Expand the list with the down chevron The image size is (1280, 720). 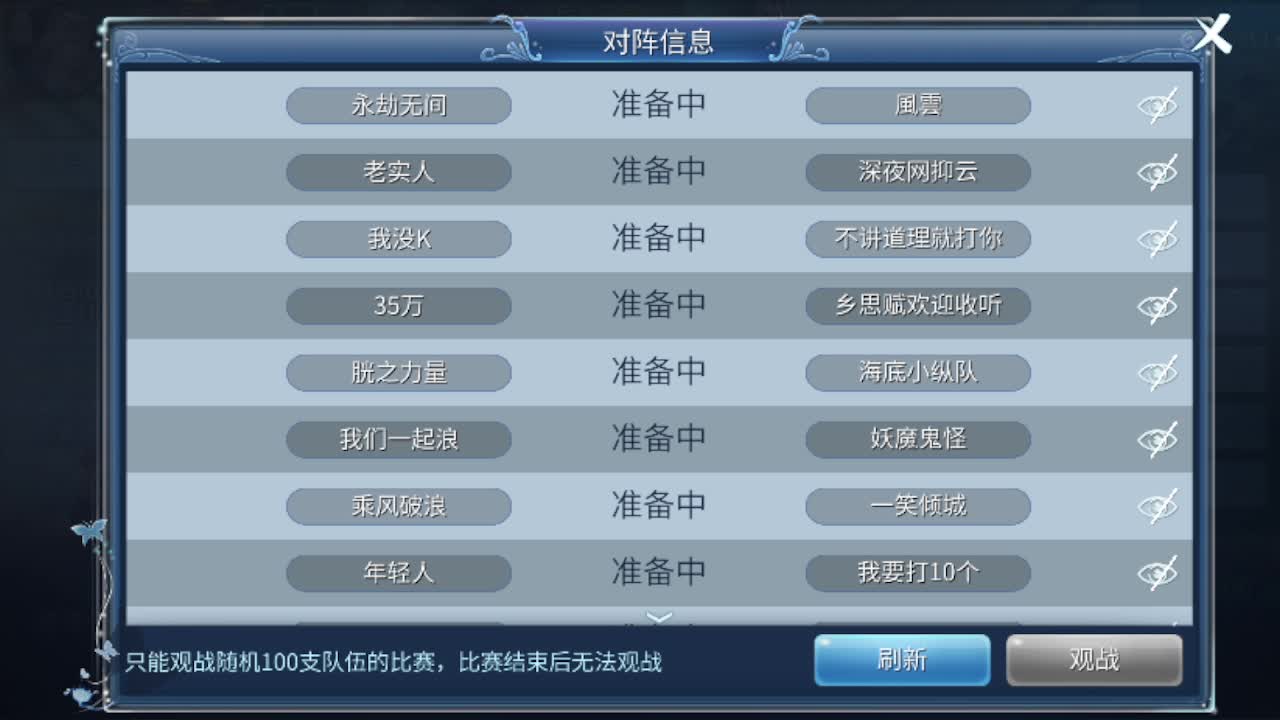pos(659,619)
